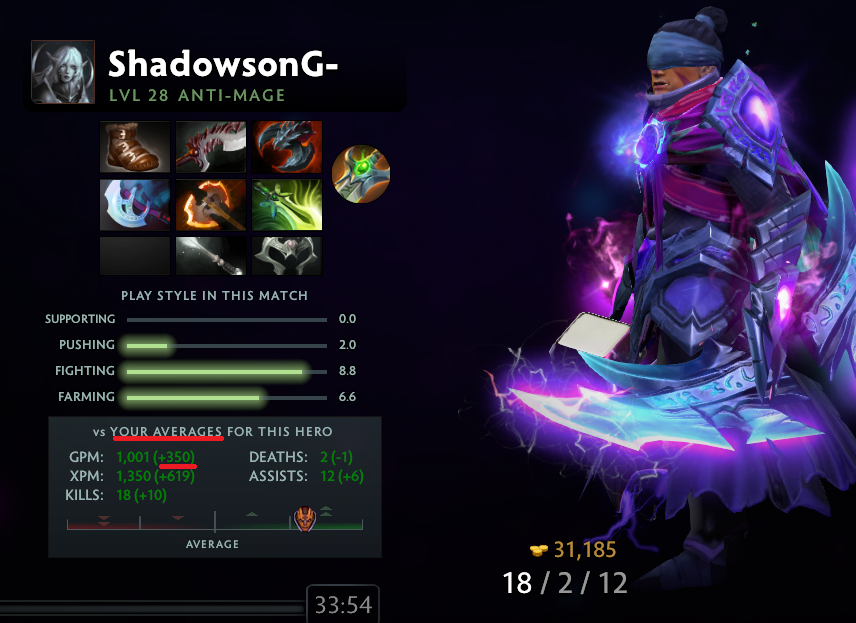Select the Battle Fury axe item
Viewport: 856px width, 623px height.
(x=287, y=147)
